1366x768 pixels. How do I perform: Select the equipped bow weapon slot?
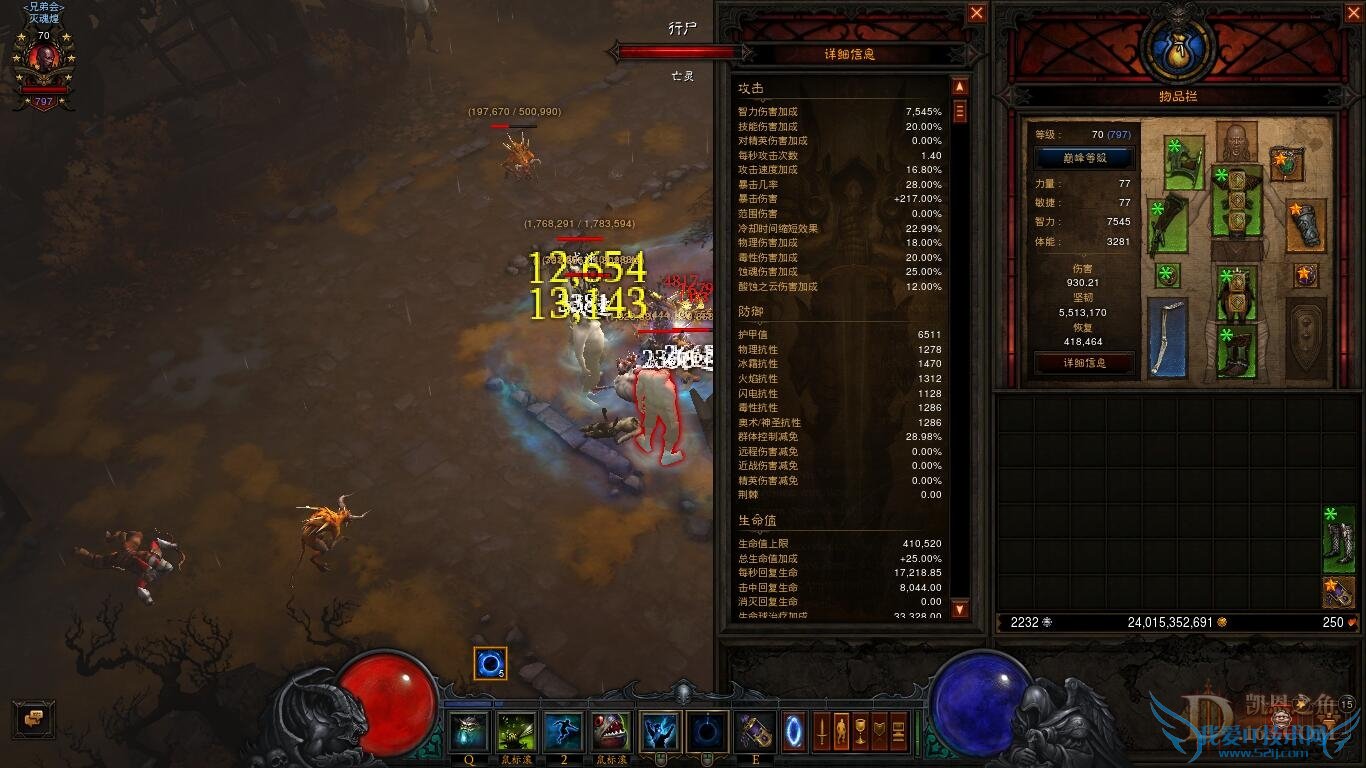click(x=1167, y=337)
